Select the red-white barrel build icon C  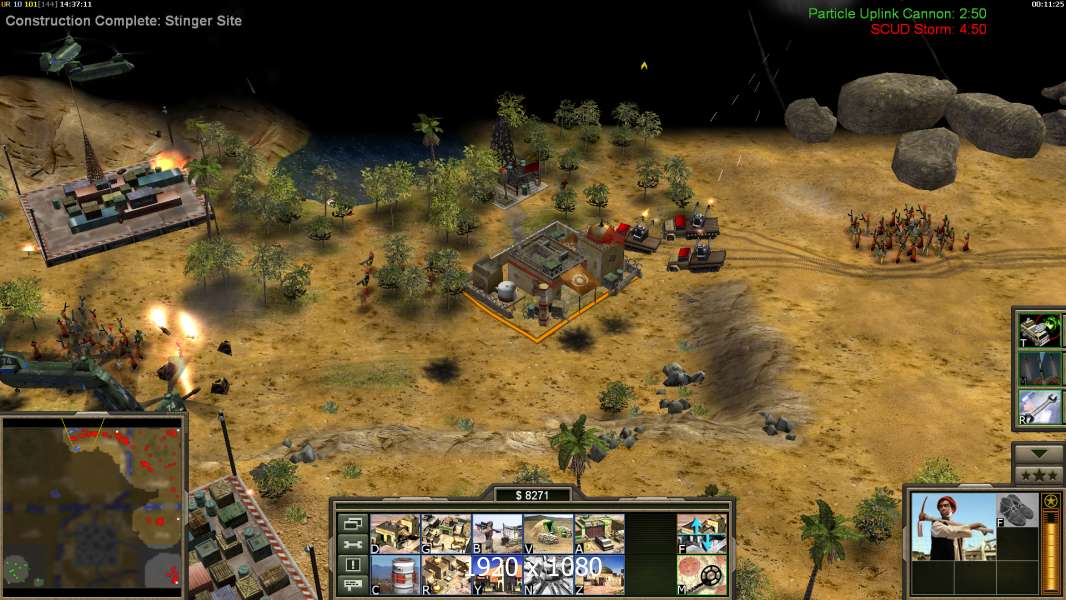[x=394, y=574]
